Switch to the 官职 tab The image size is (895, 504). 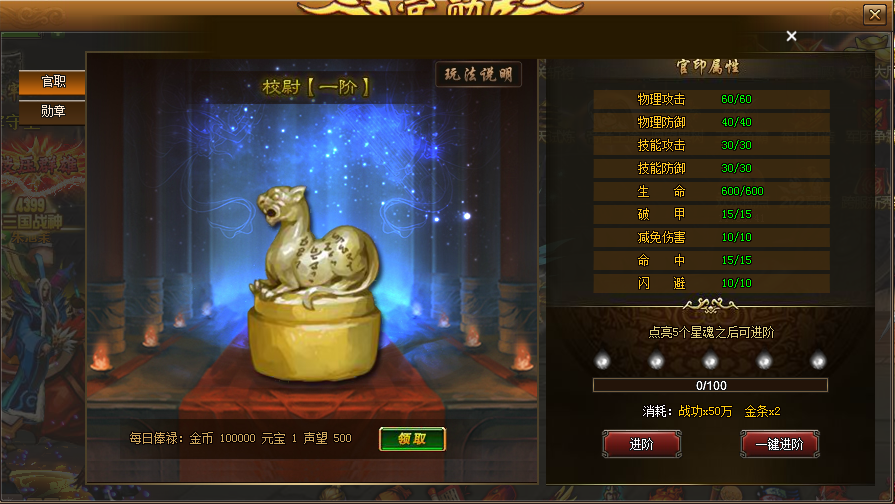click(53, 82)
